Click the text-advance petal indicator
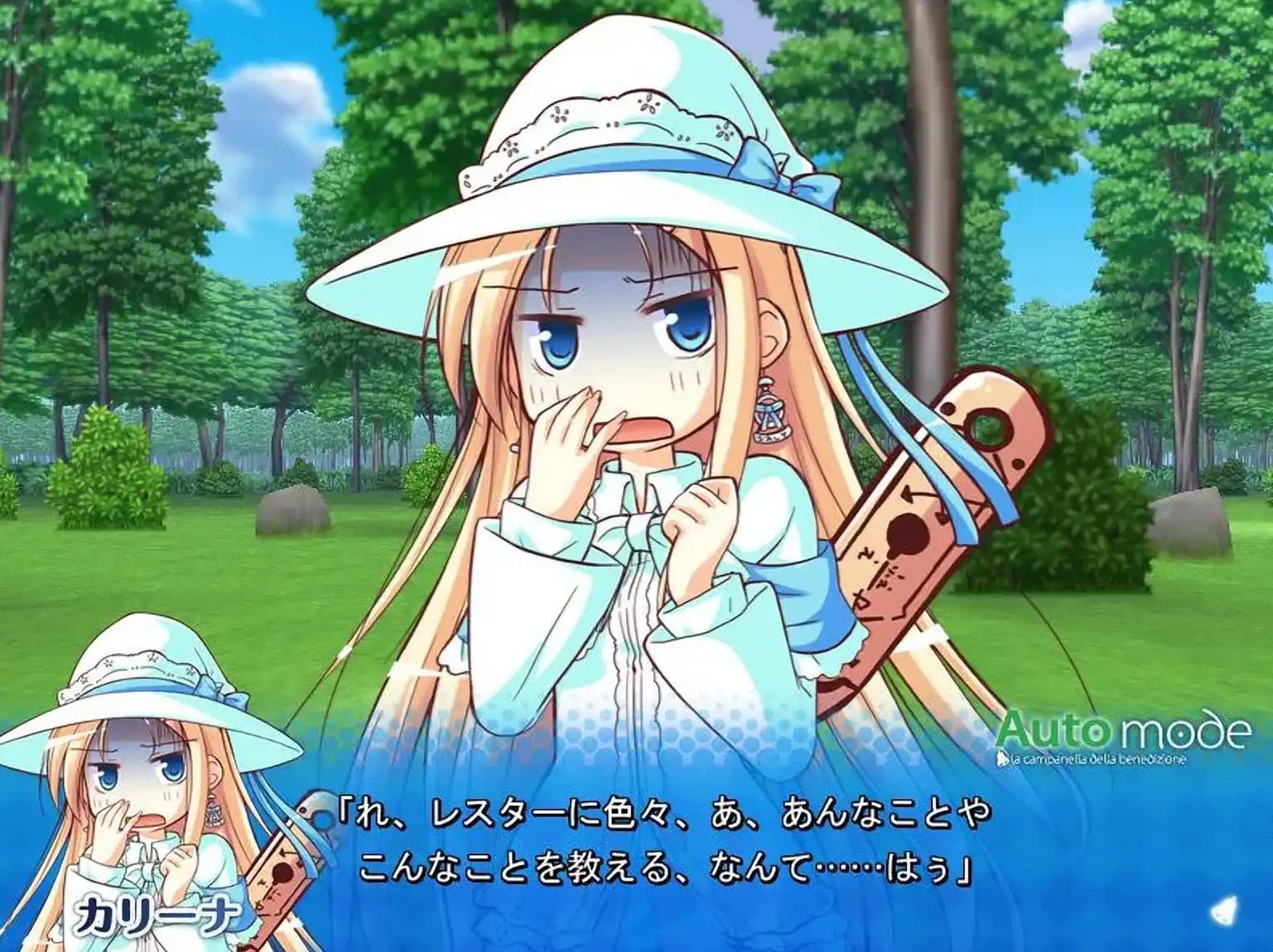1273x952 pixels. click(x=1225, y=914)
